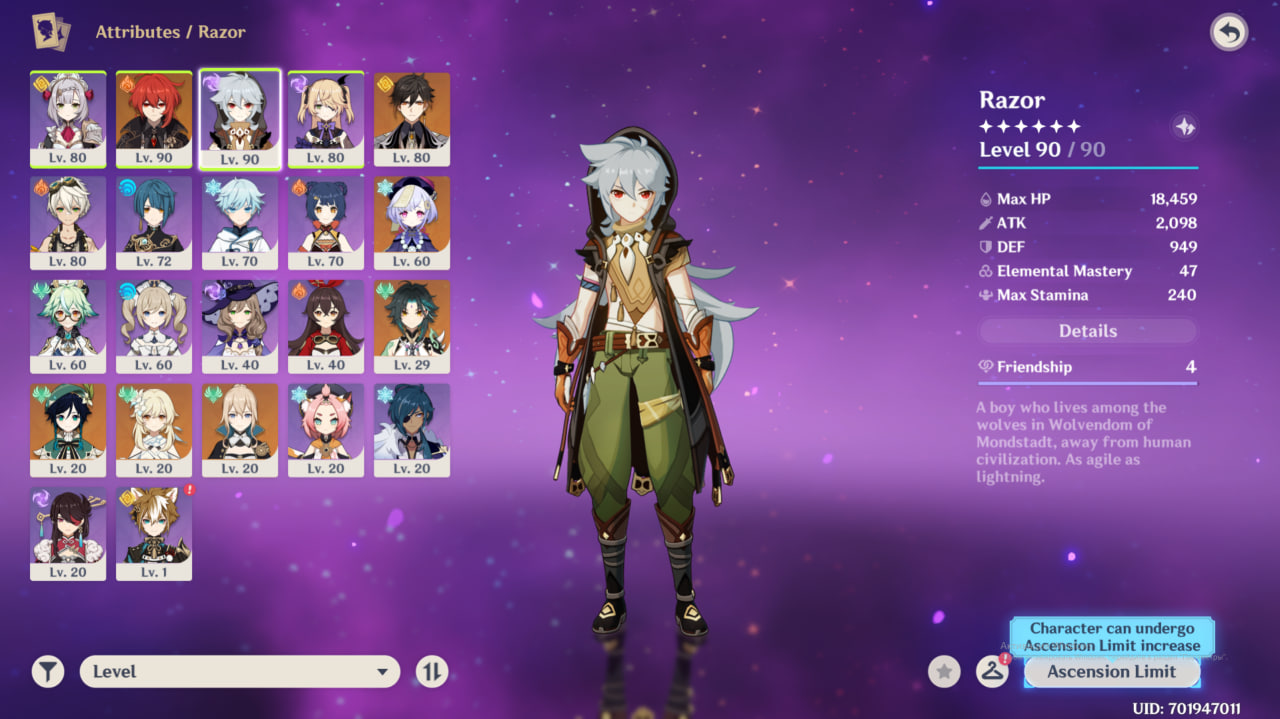The image size is (1280, 719).
Task: Choose Lisa with the purple witch hat
Action: click(x=240, y=326)
